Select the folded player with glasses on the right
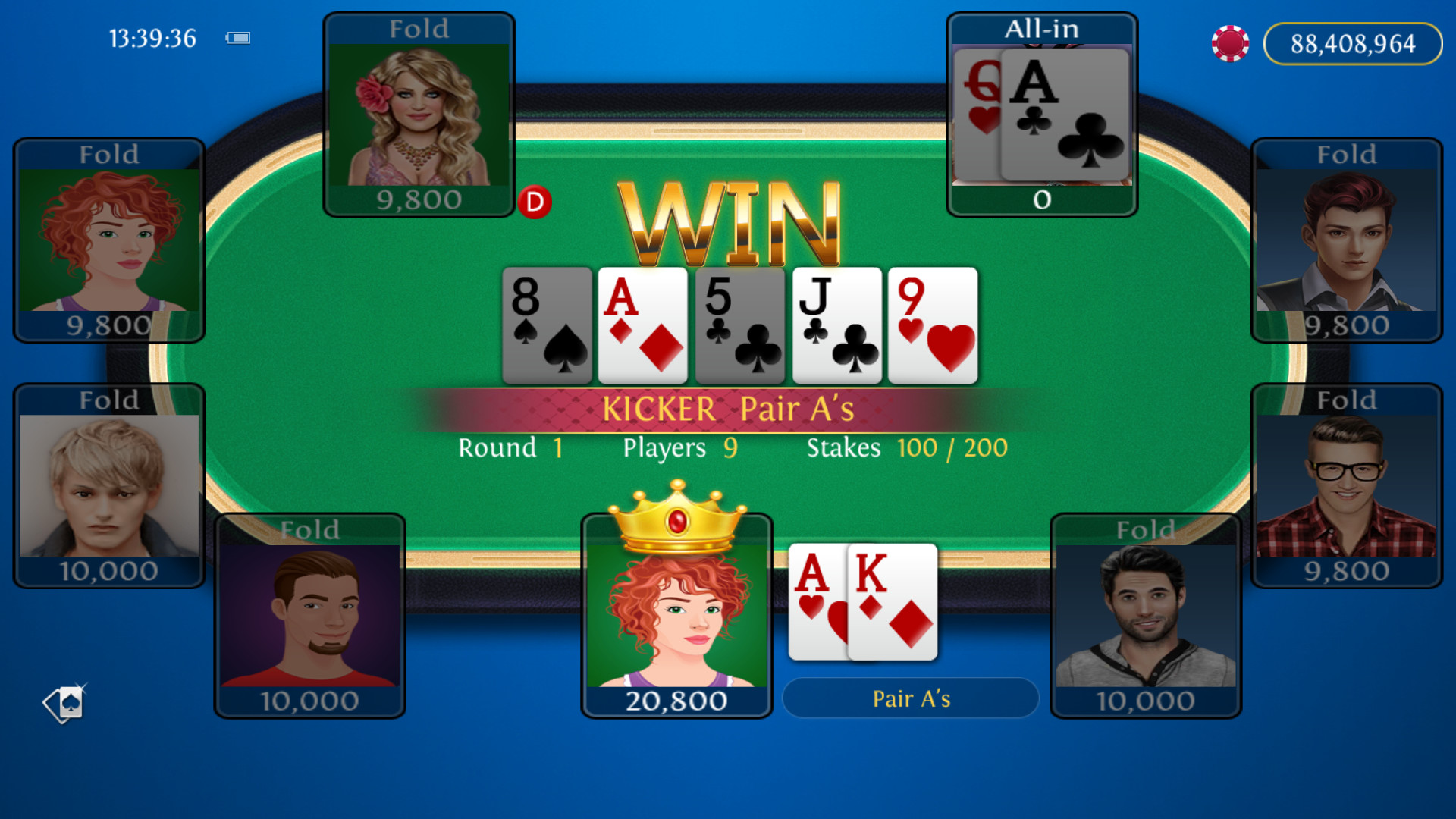1456x819 pixels. click(1346, 485)
